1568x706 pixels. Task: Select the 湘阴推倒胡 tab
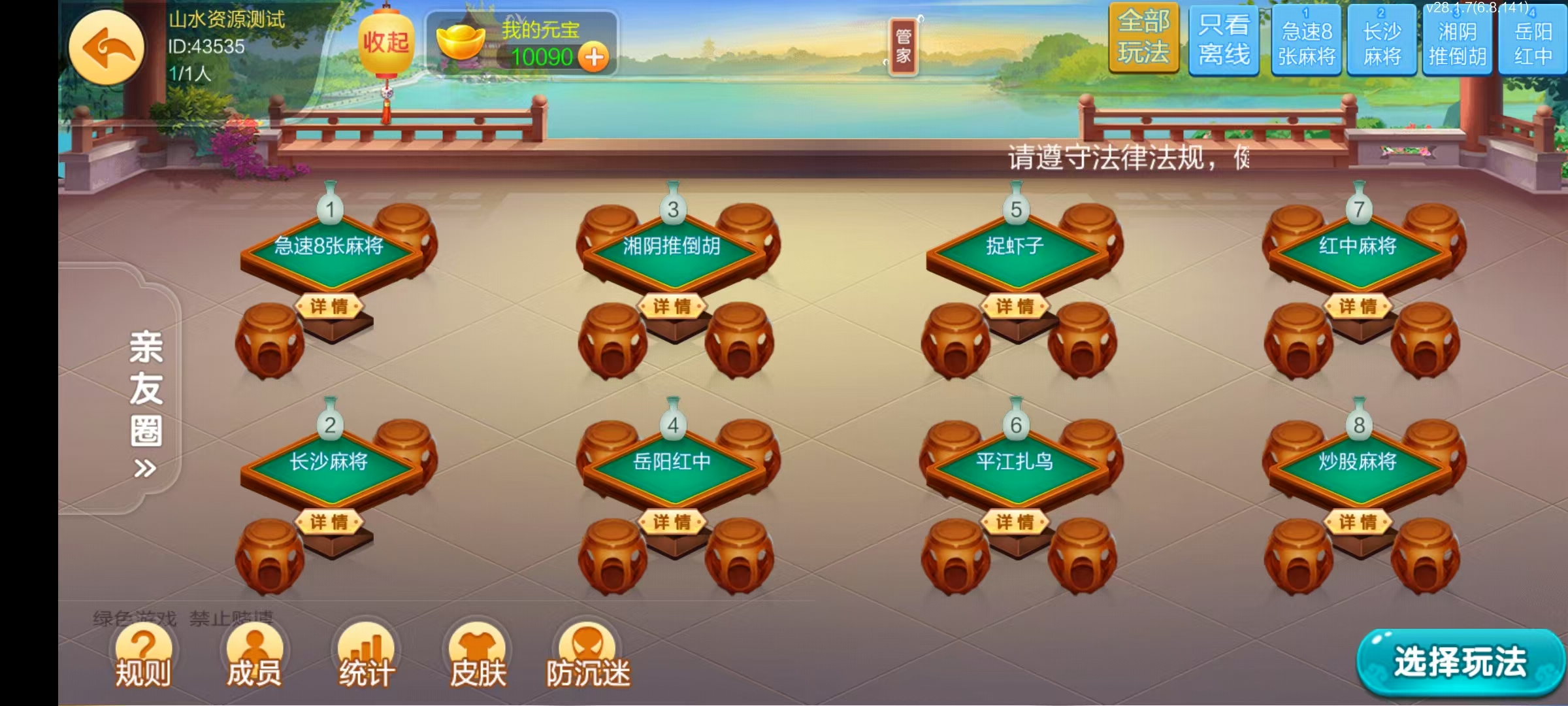[x=1458, y=41]
